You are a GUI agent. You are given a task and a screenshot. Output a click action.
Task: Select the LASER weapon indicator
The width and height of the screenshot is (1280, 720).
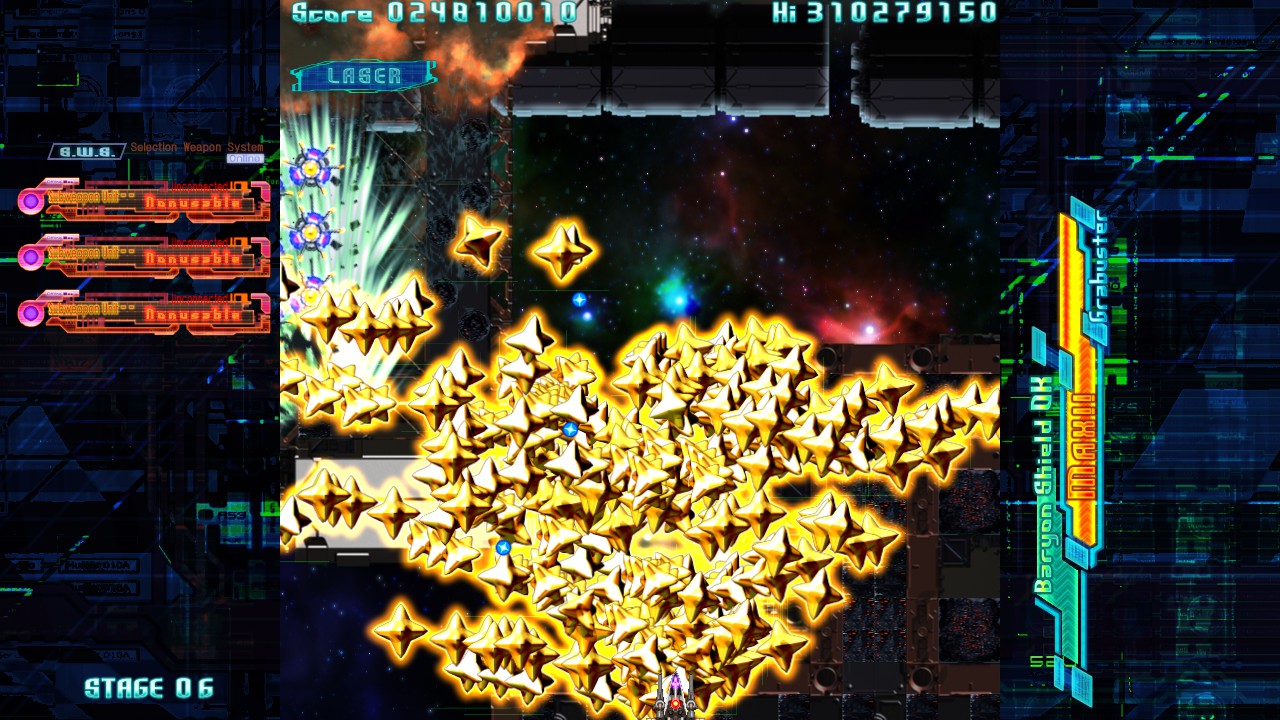[x=364, y=76]
